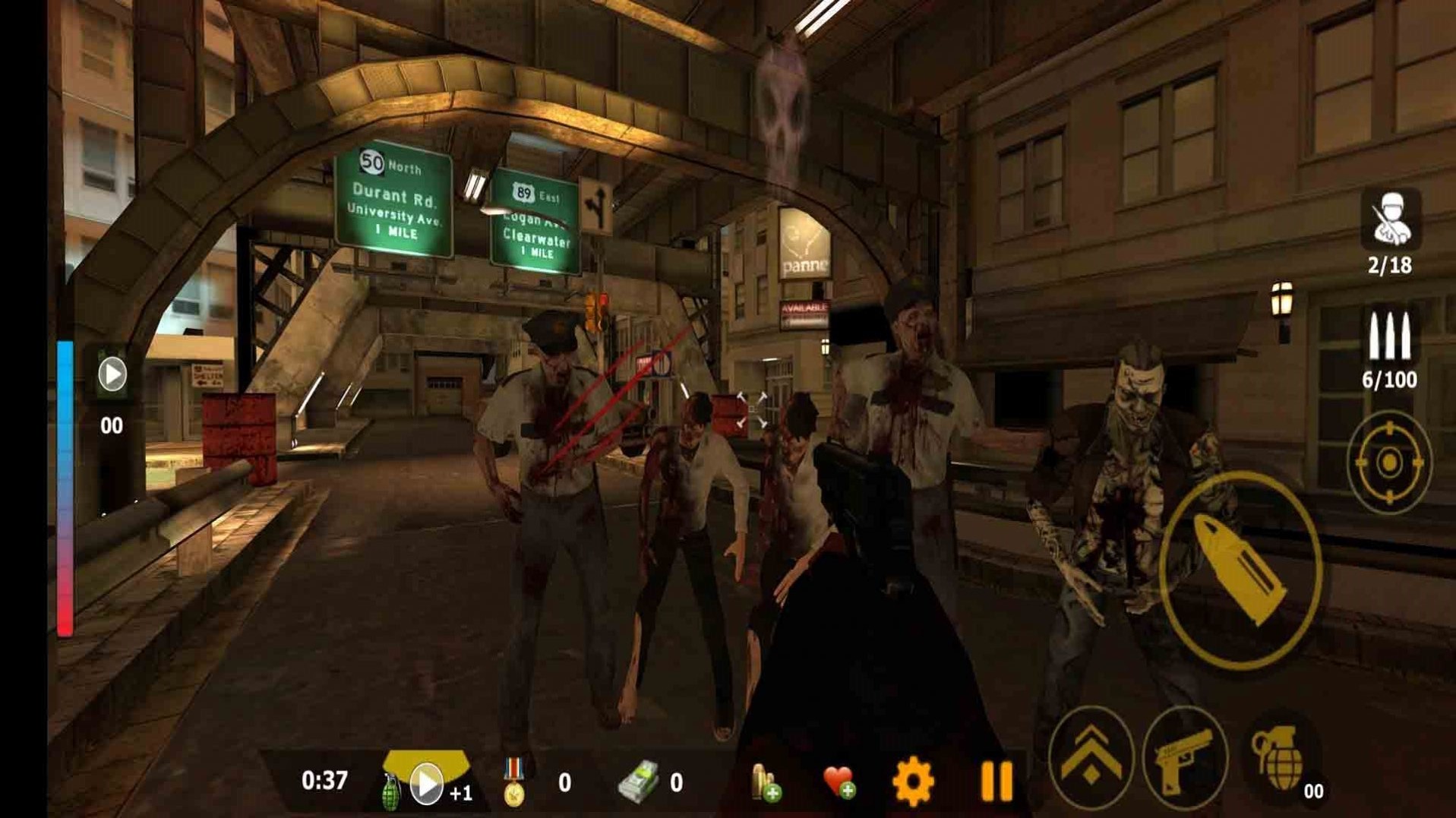This screenshot has height=818, width=1456.
Task: Reload using the three bullets ammo icon
Action: [x=1389, y=336]
